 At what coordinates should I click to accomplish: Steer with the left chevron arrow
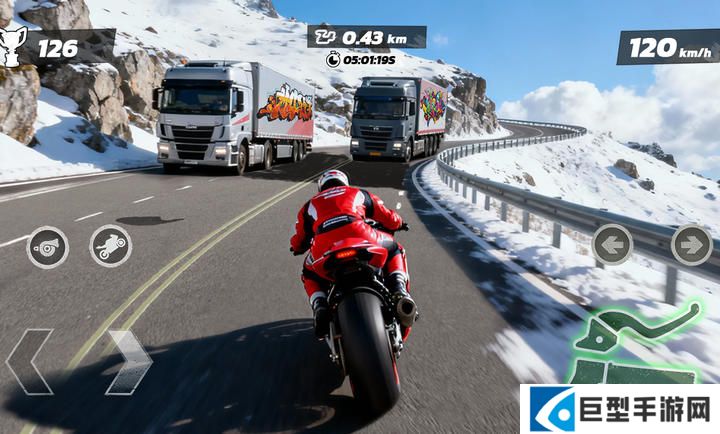(x=29, y=362)
